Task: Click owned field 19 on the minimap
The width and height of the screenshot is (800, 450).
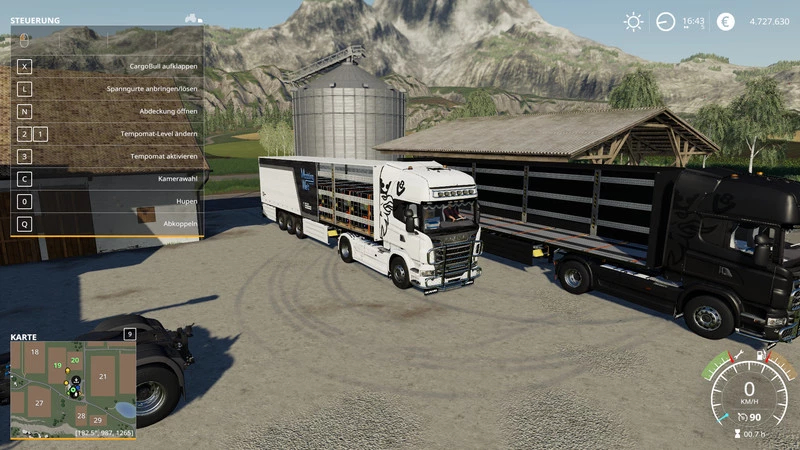Action: click(58, 366)
